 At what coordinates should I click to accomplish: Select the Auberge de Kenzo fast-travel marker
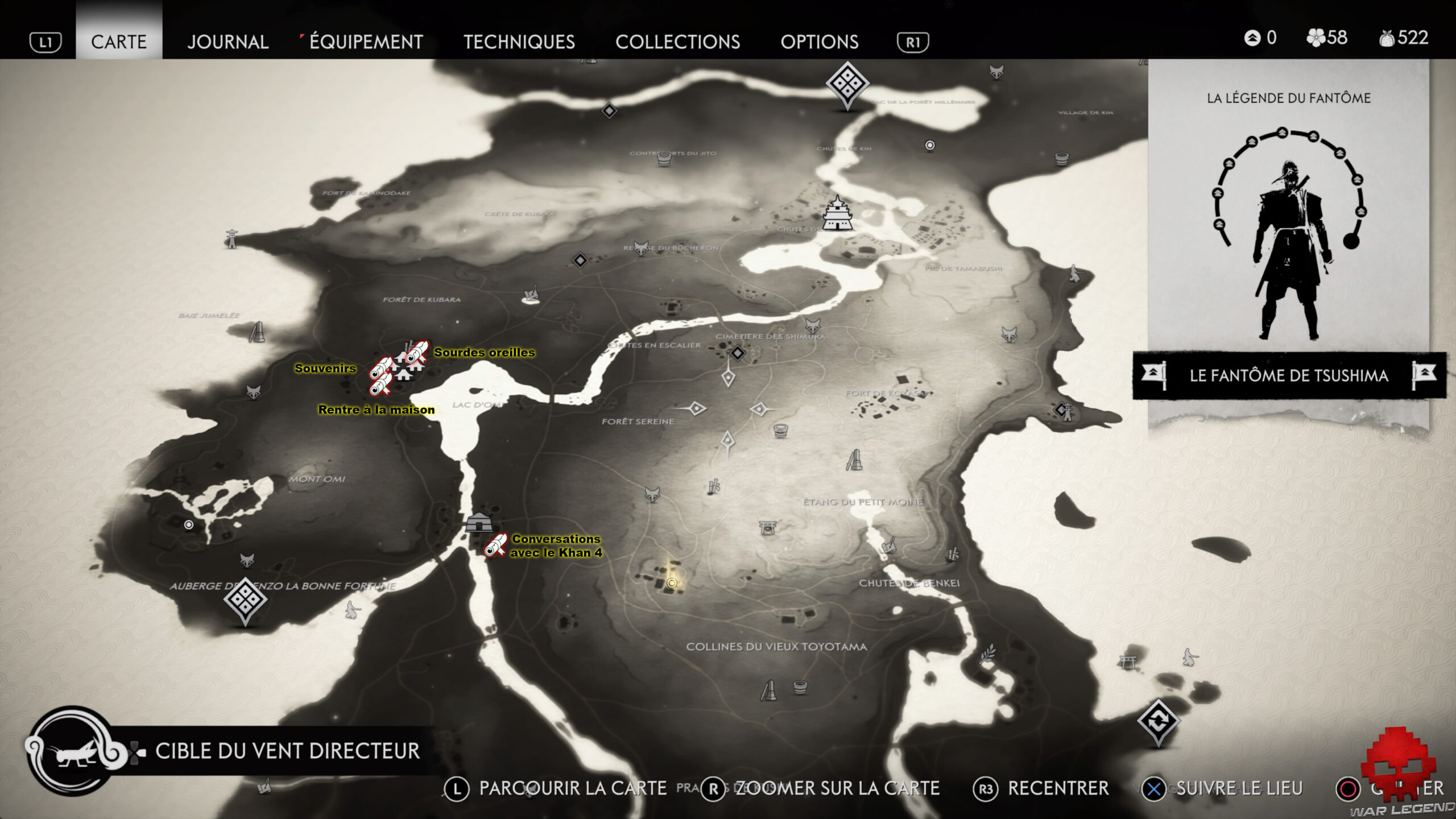click(x=245, y=599)
